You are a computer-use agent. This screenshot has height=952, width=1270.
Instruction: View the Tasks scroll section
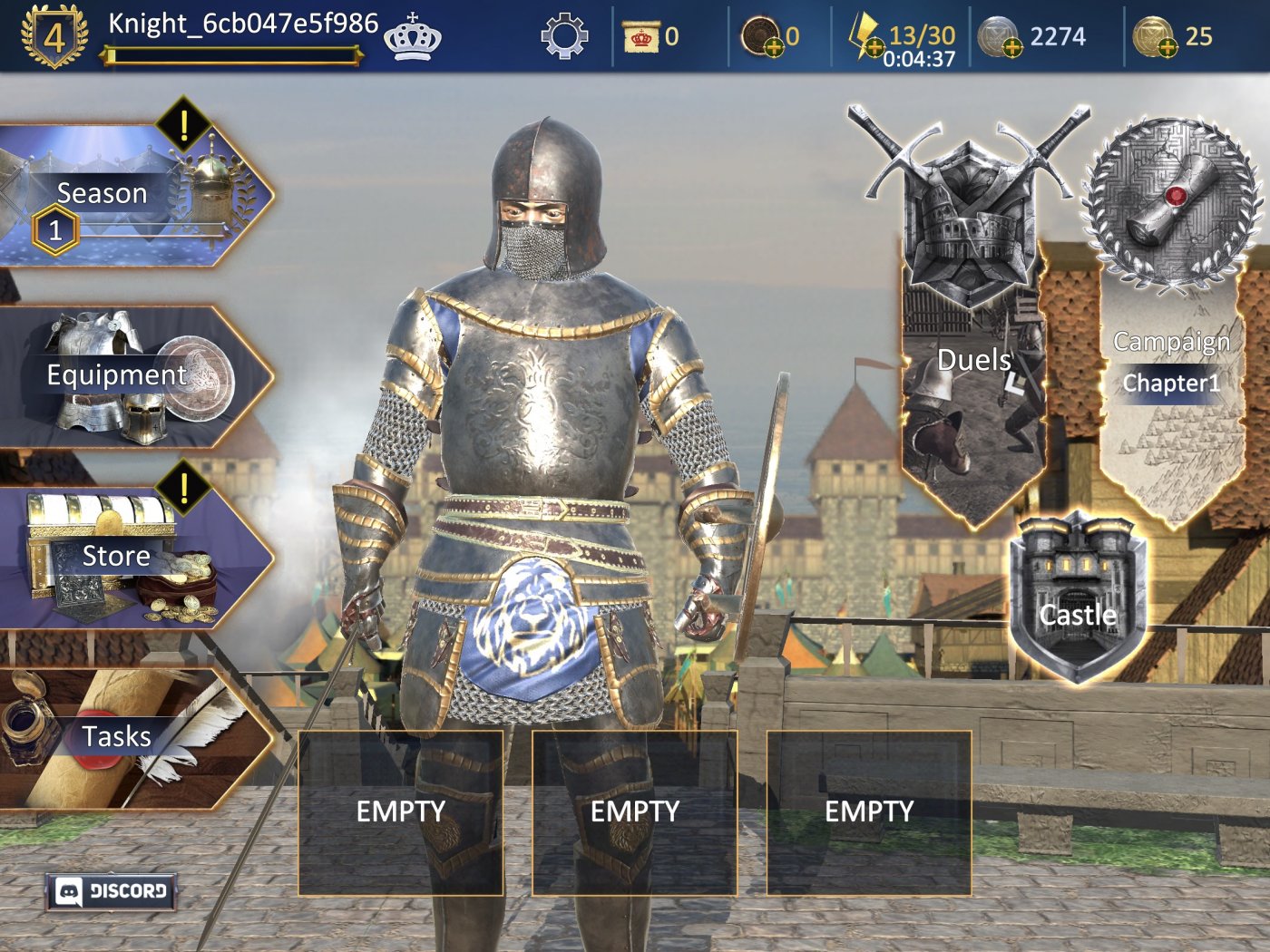click(116, 736)
